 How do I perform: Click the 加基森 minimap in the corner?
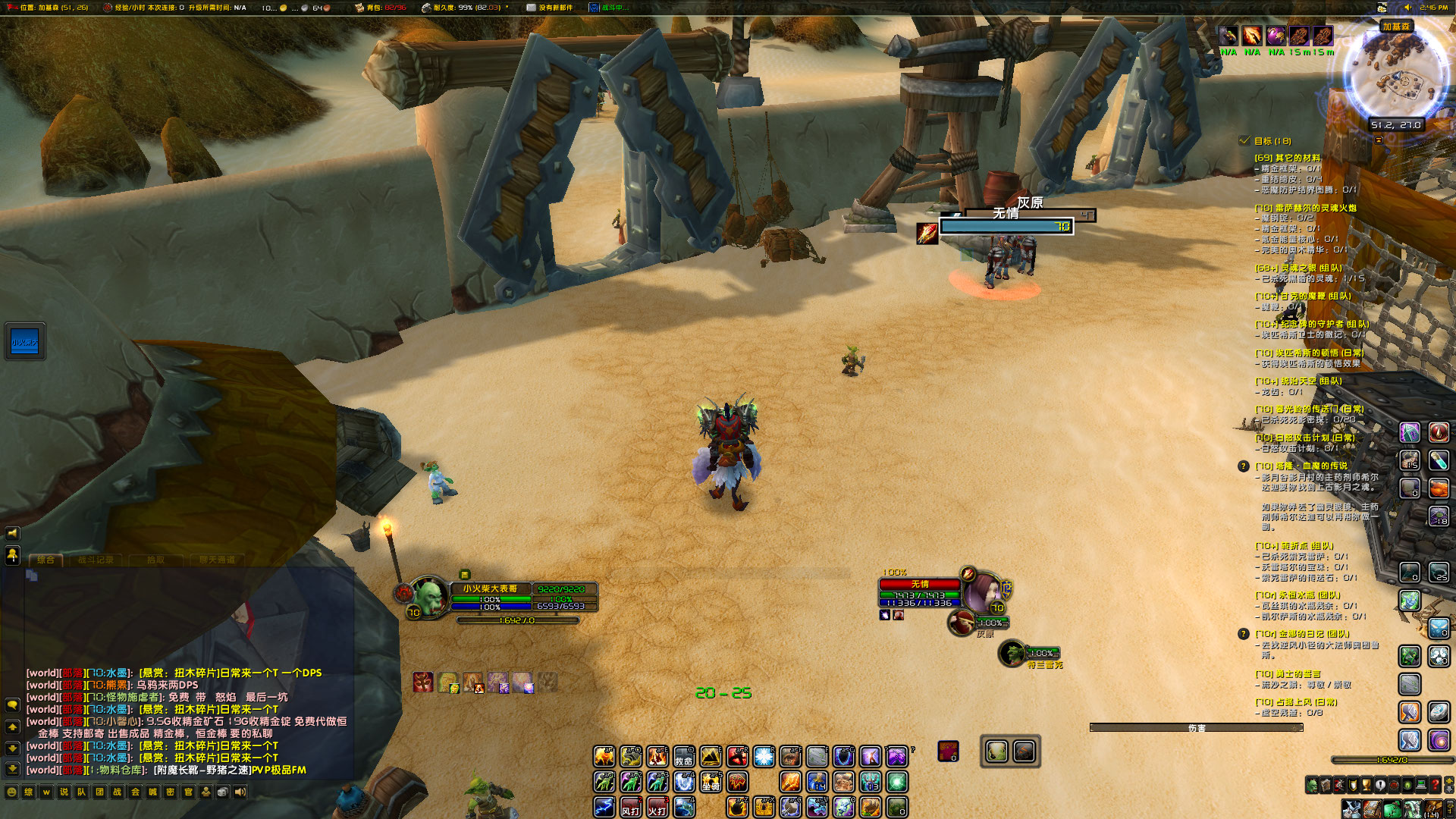[1398, 72]
